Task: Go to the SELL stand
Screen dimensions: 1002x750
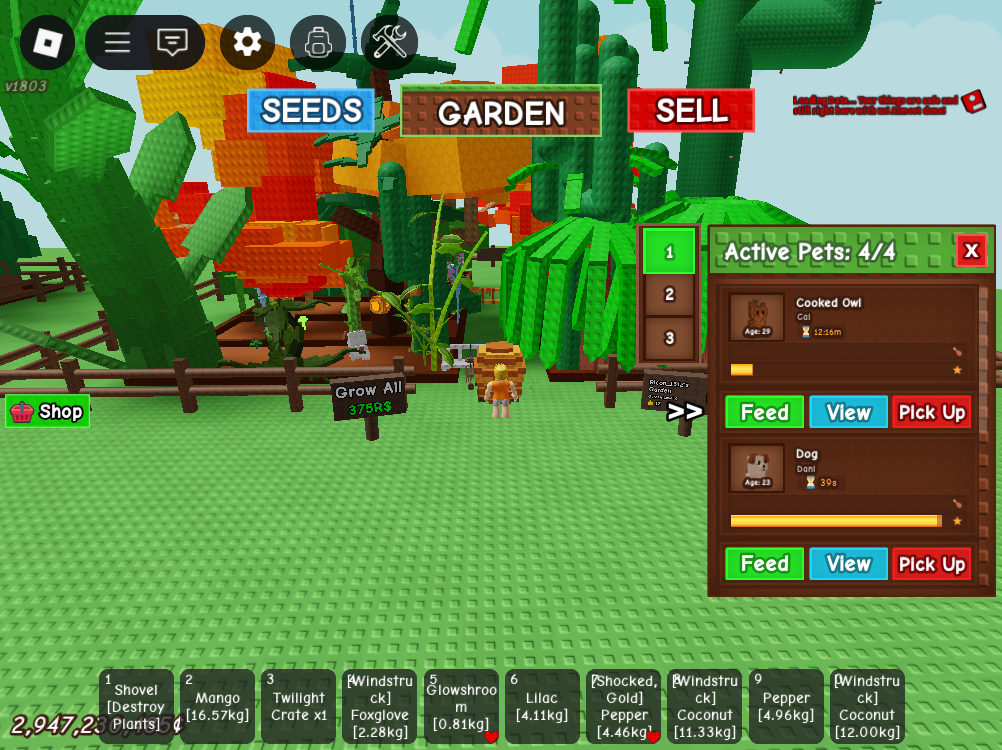Action: (691, 111)
